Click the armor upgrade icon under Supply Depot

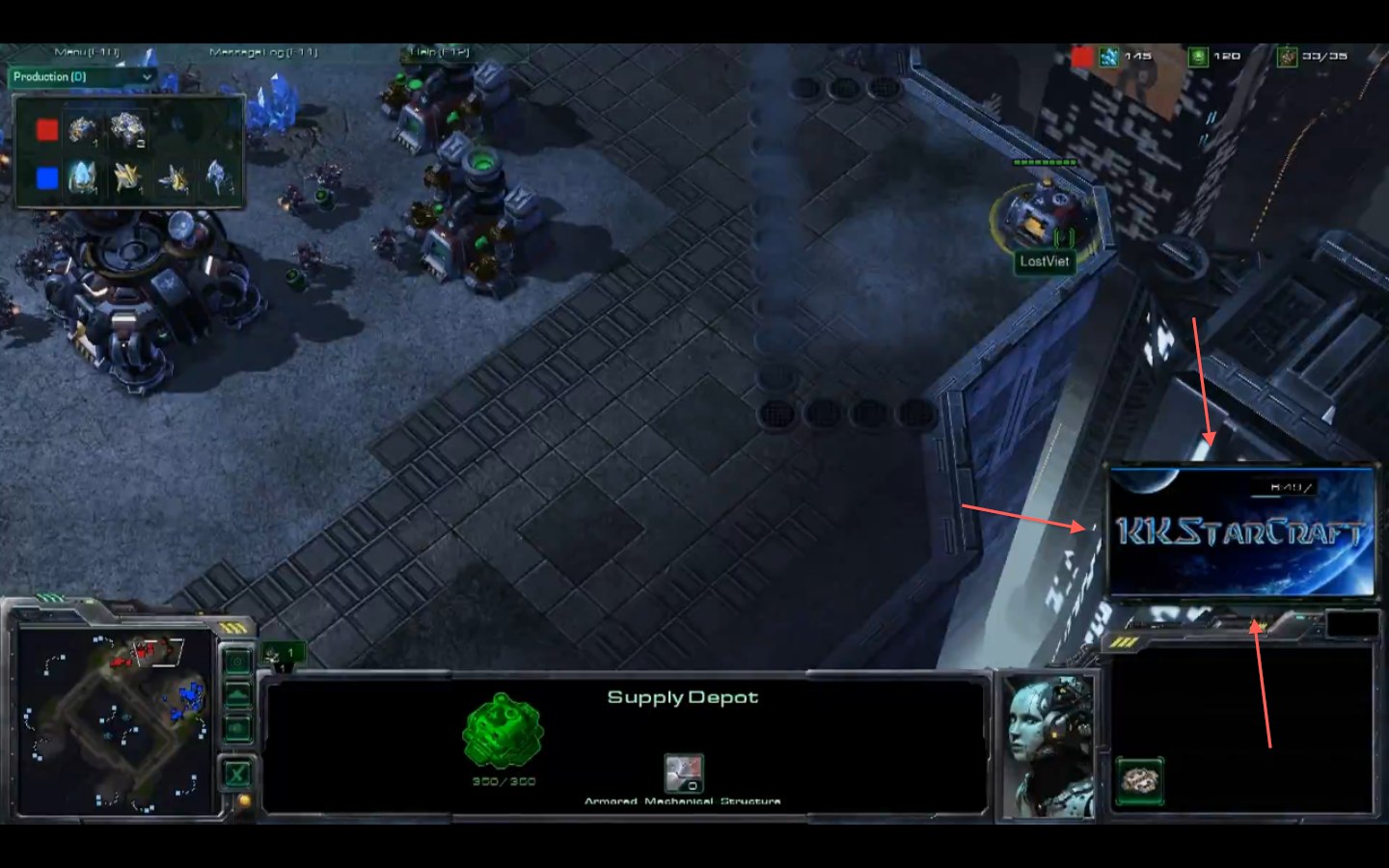point(683,773)
